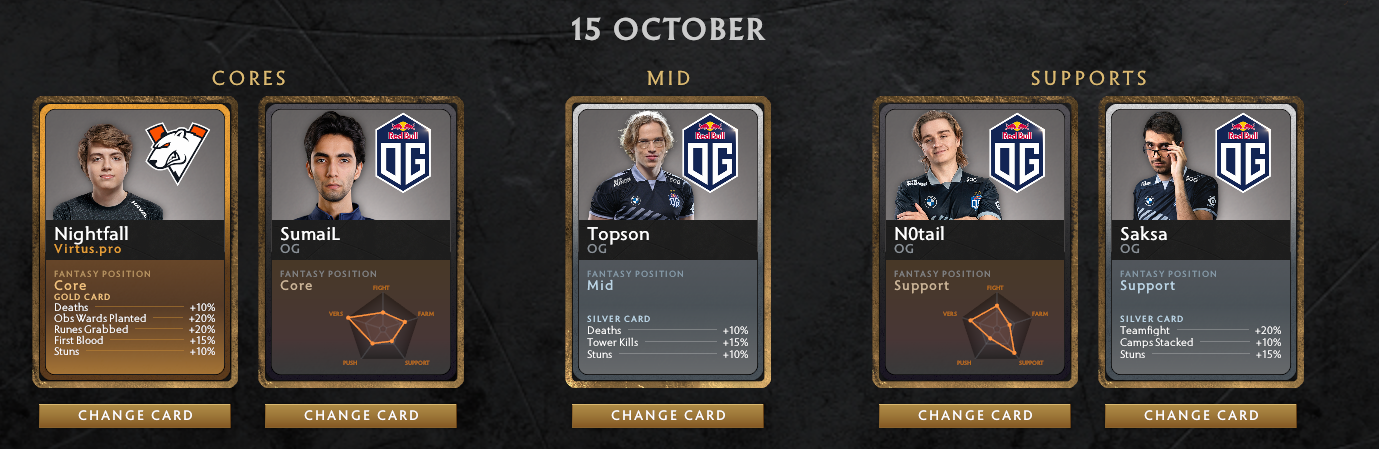Change the Nightfall card
Image resolution: width=1379 pixels, height=449 pixels.
coord(135,416)
